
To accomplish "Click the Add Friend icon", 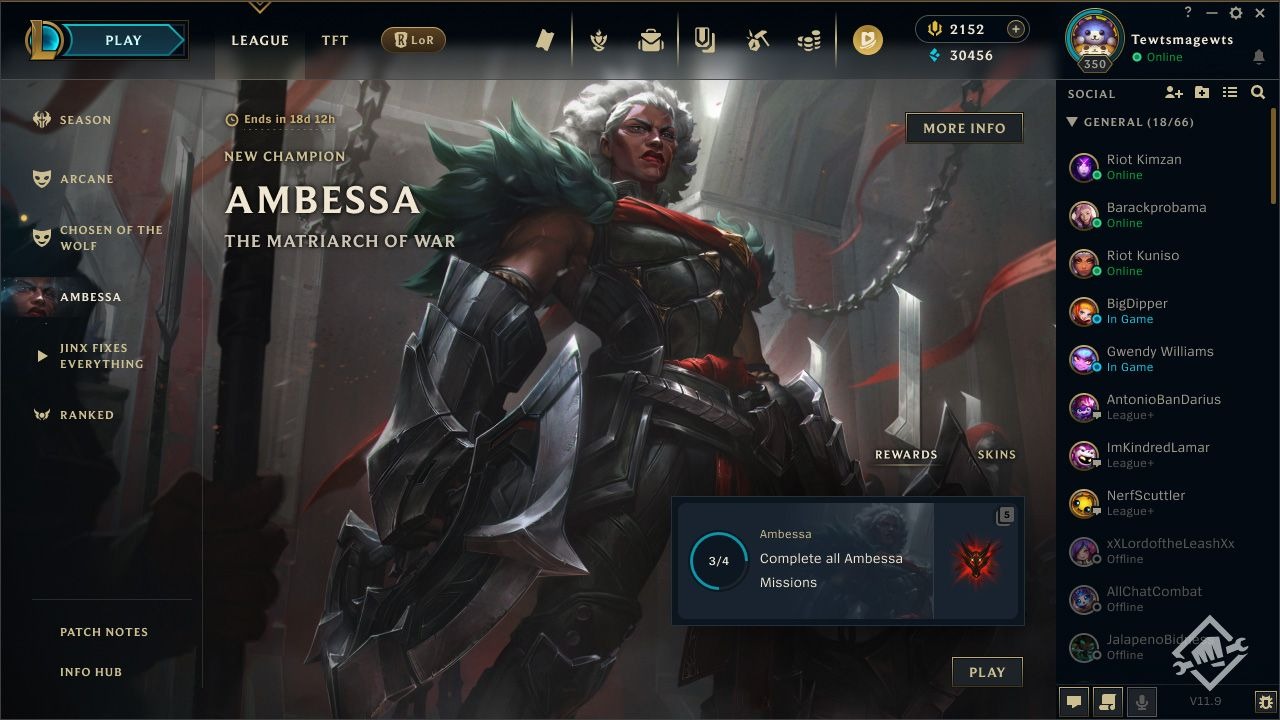I will click(1174, 92).
